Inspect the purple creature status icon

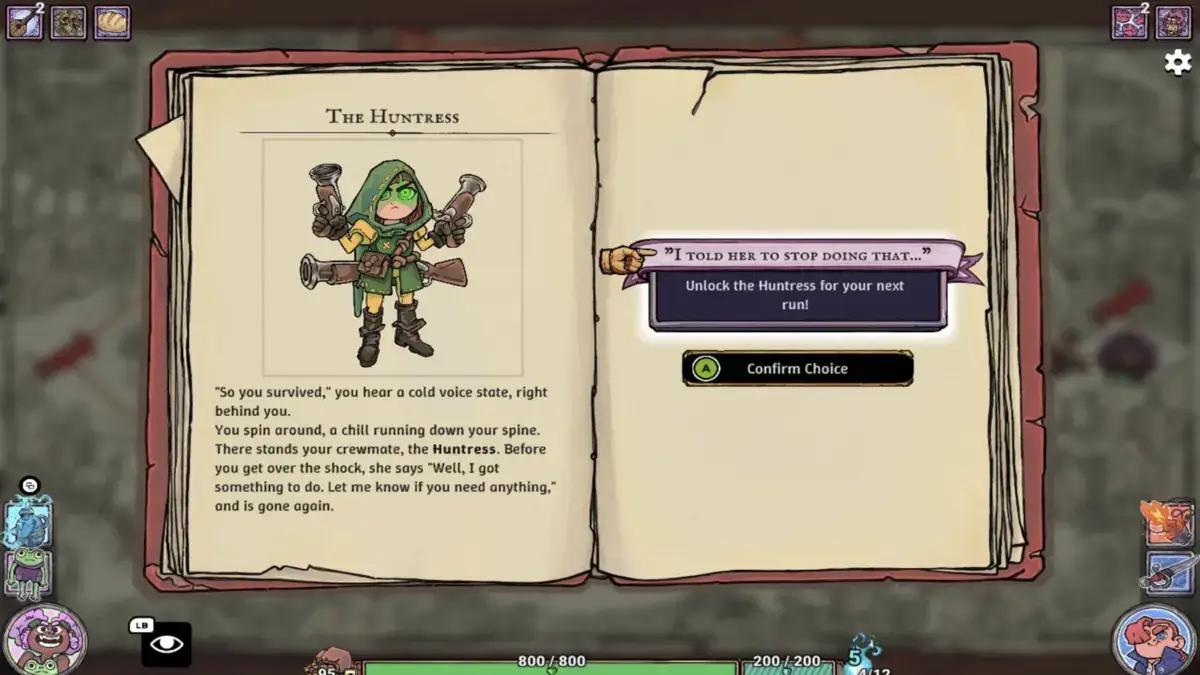pyautogui.click(x=1173, y=22)
